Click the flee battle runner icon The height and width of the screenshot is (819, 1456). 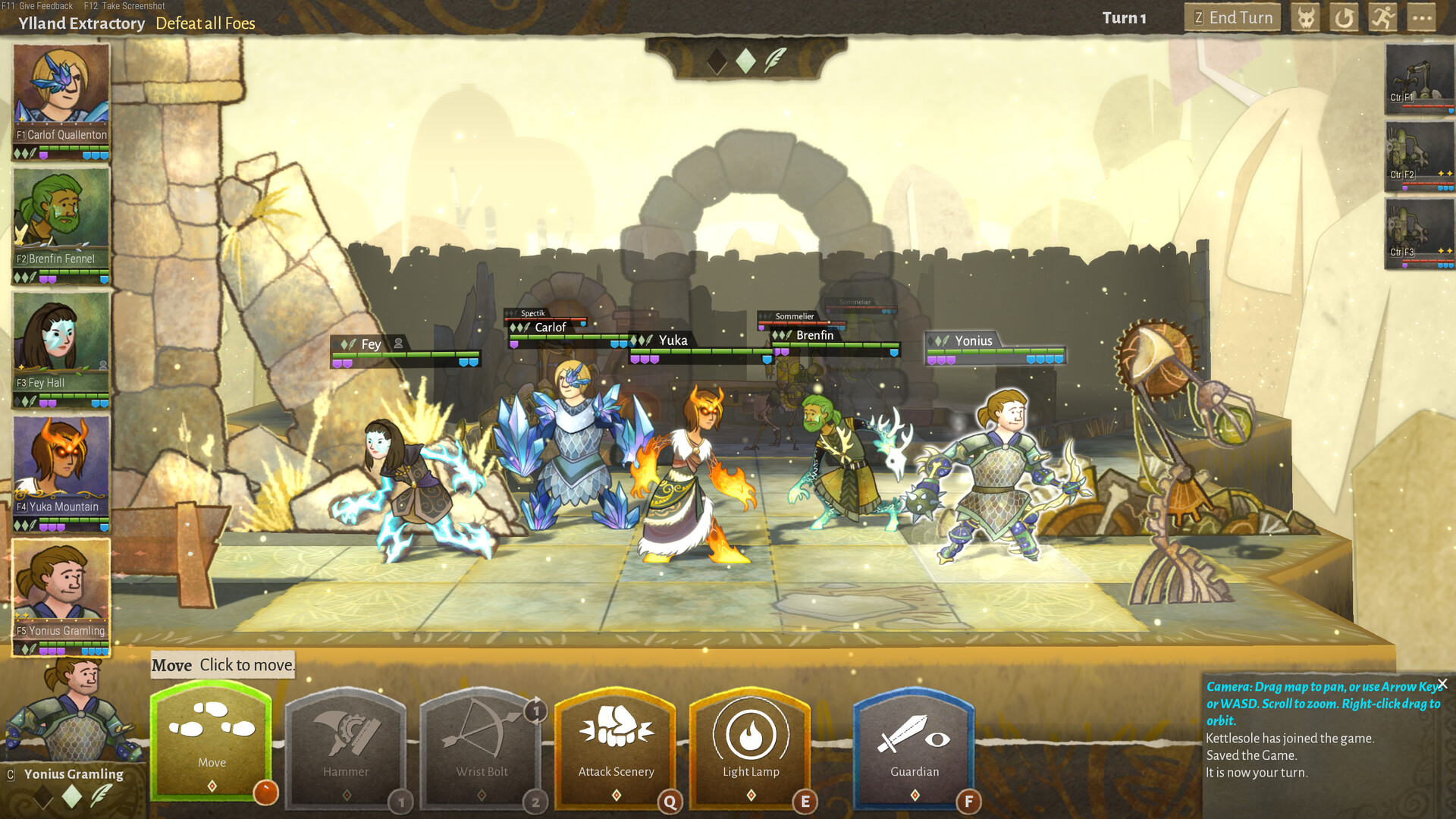tap(1382, 17)
